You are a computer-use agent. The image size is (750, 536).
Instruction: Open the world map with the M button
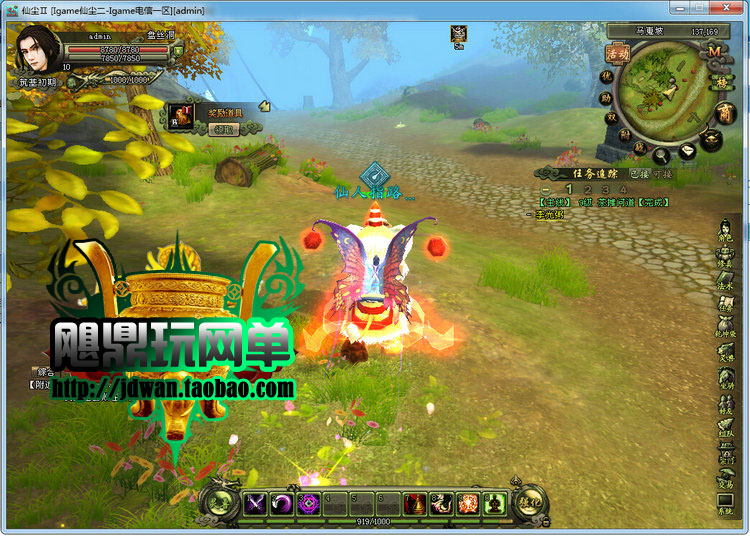(714, 50)
